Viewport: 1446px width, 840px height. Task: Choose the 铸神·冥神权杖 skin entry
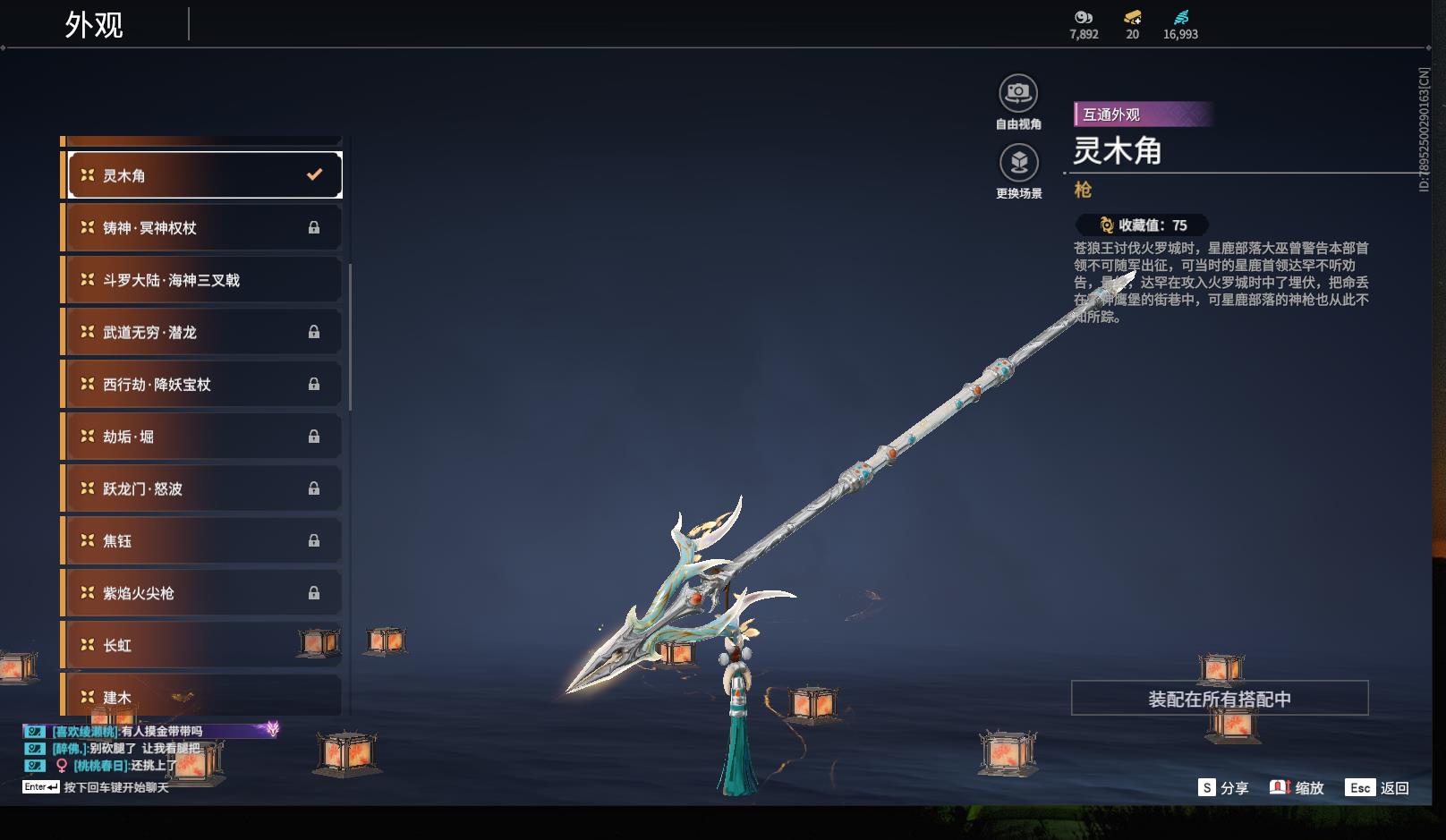(205, 227)
